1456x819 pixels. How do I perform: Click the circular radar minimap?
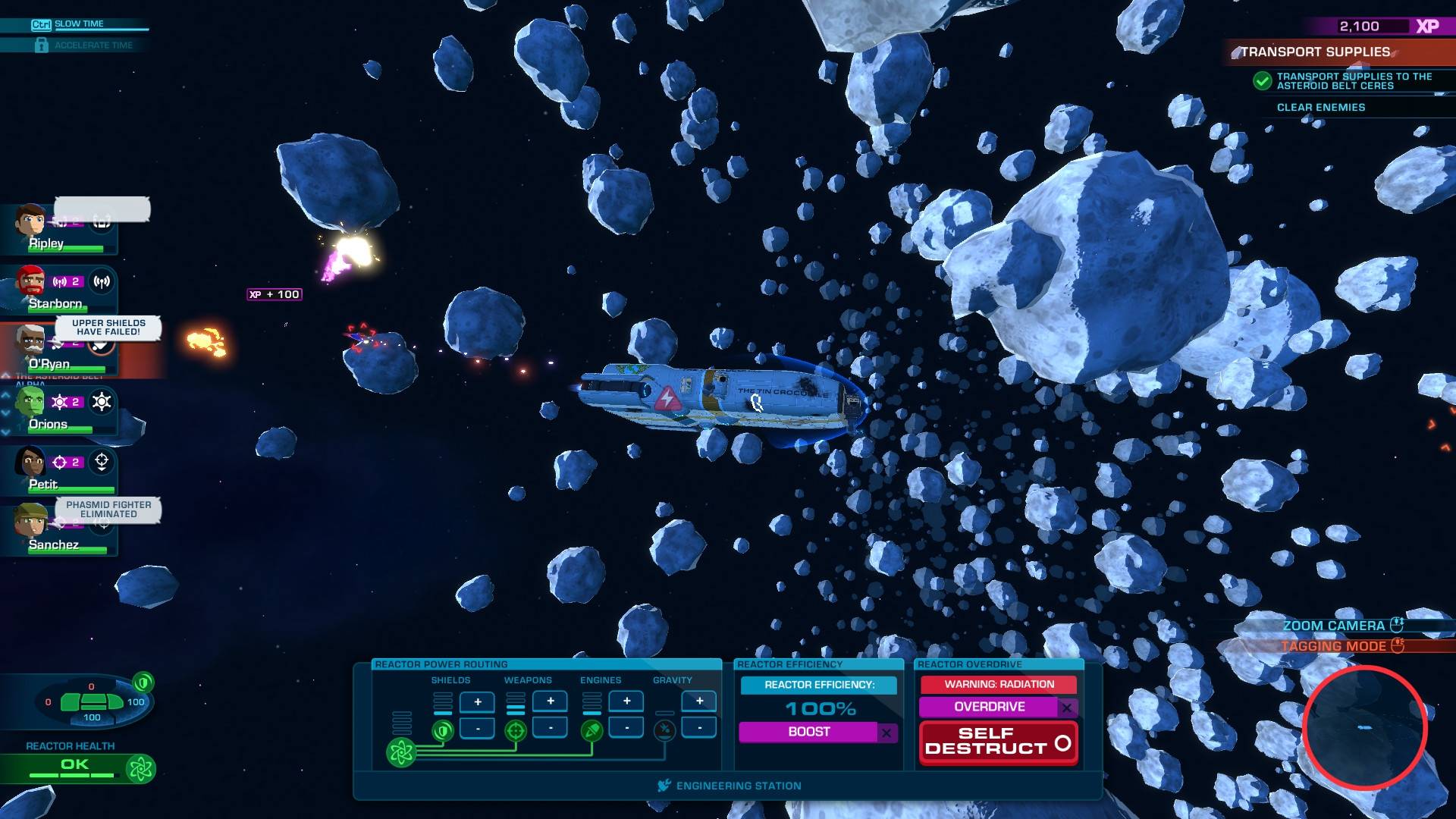pos(1364,728)
